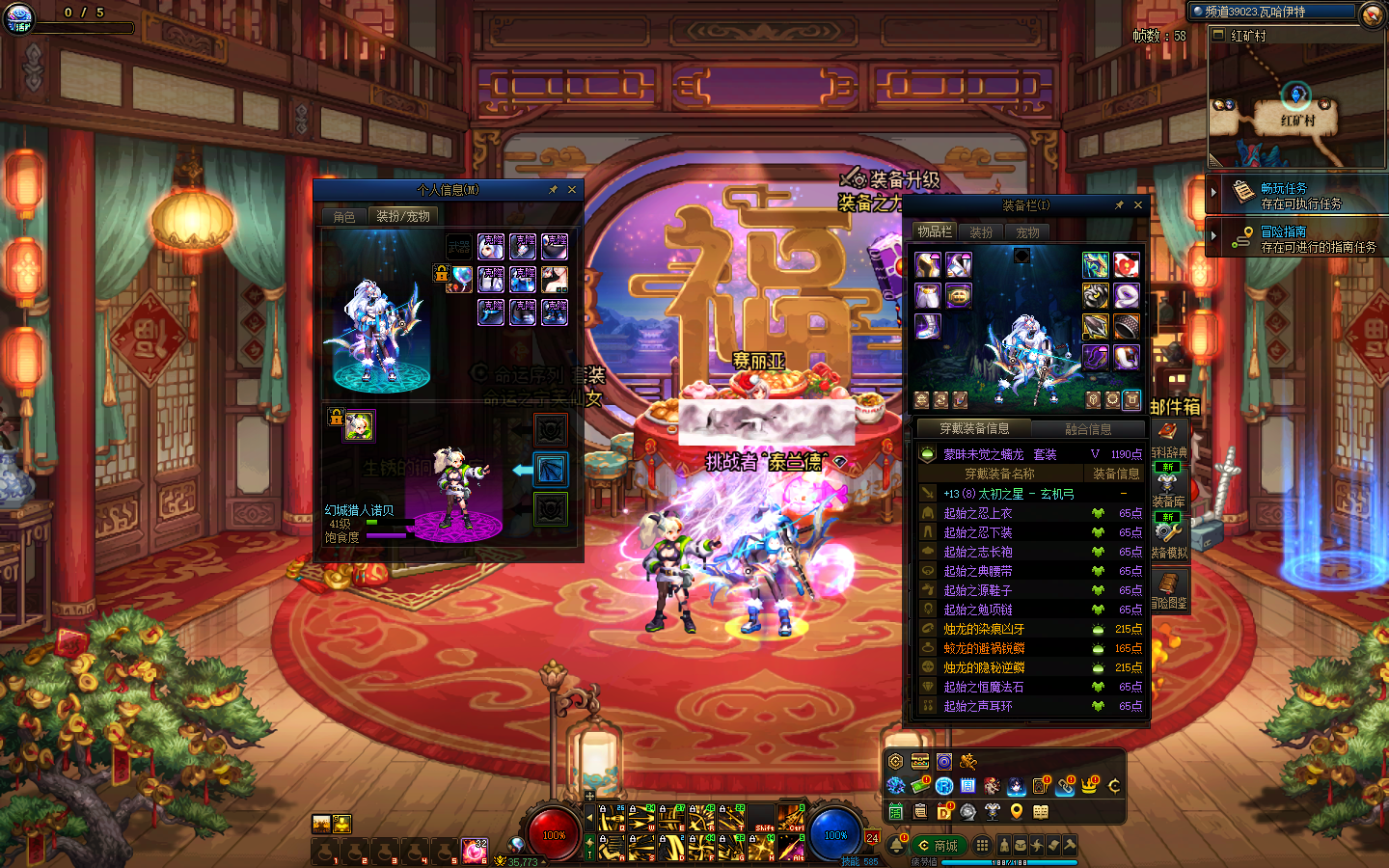
Task: Close the 装备栏 equipment window
Action: coord(1138,205)
